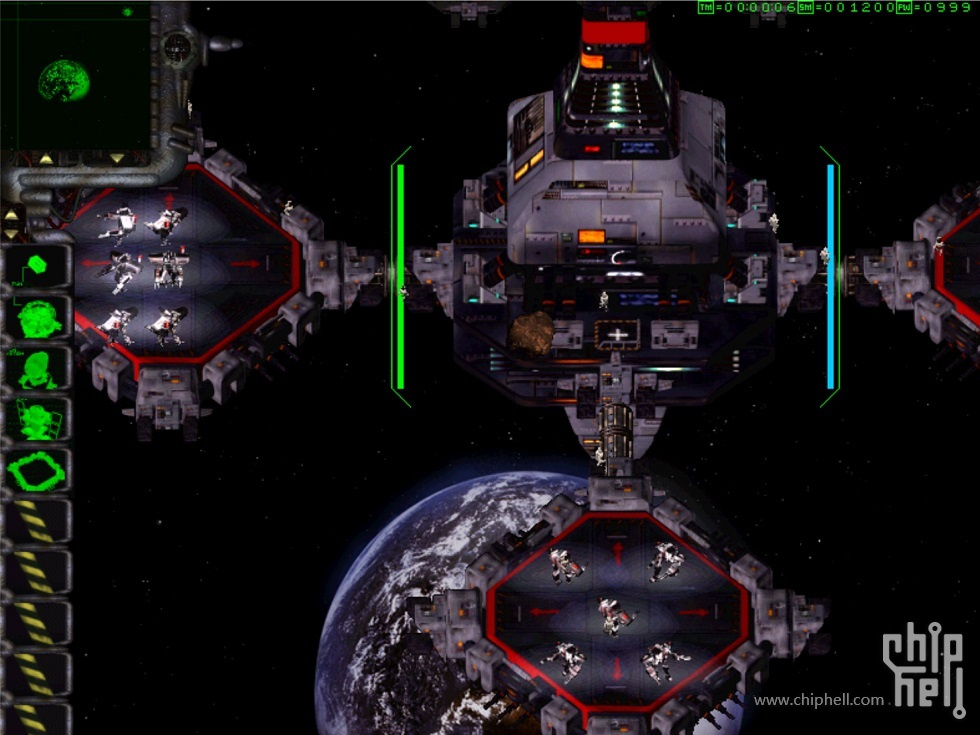Select the octagonal ring platform build icon
Viewport: 980px width, 735px height.
pos(38,470)
